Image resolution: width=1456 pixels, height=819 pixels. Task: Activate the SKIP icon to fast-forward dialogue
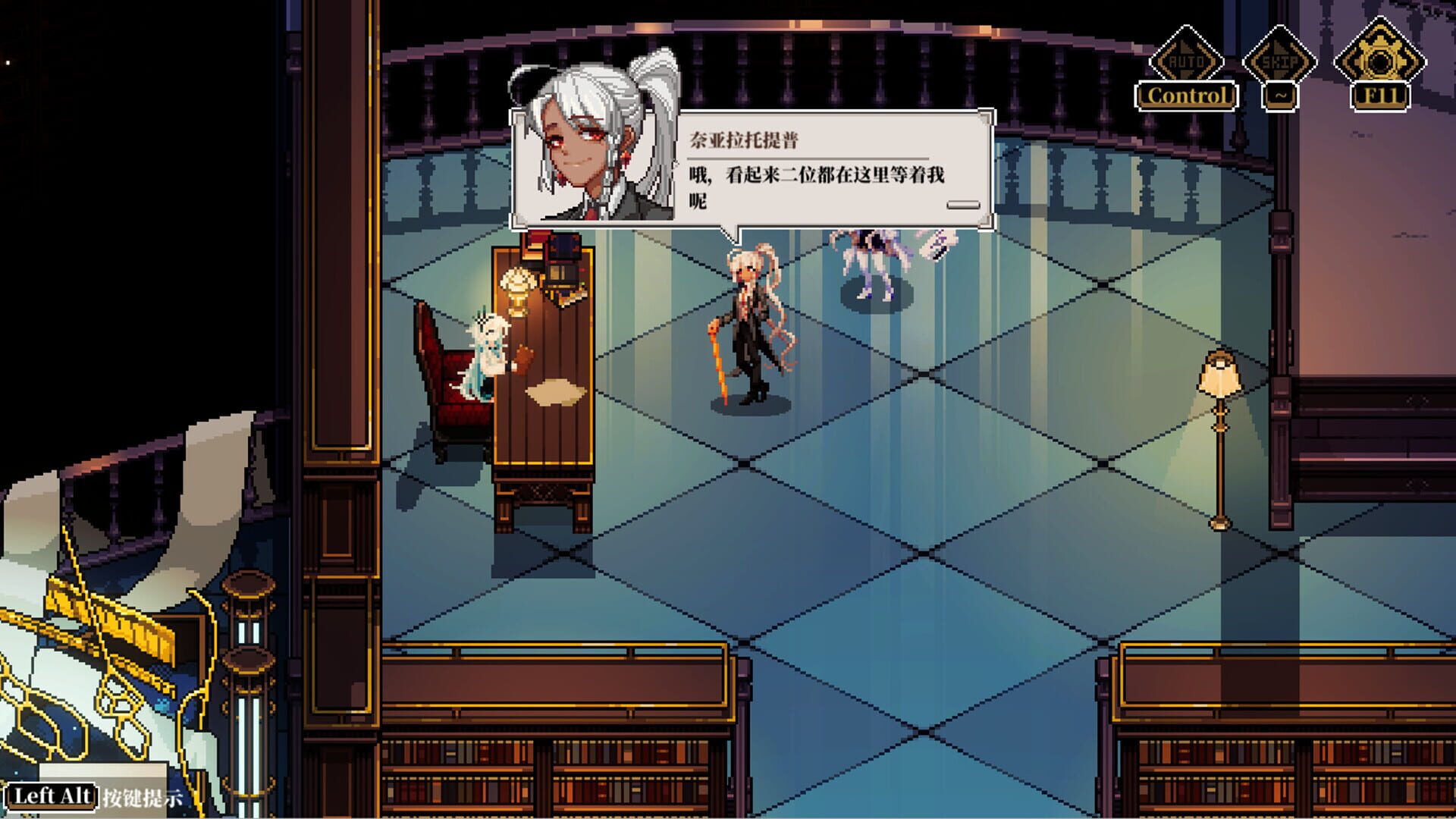pos(1281,57)
